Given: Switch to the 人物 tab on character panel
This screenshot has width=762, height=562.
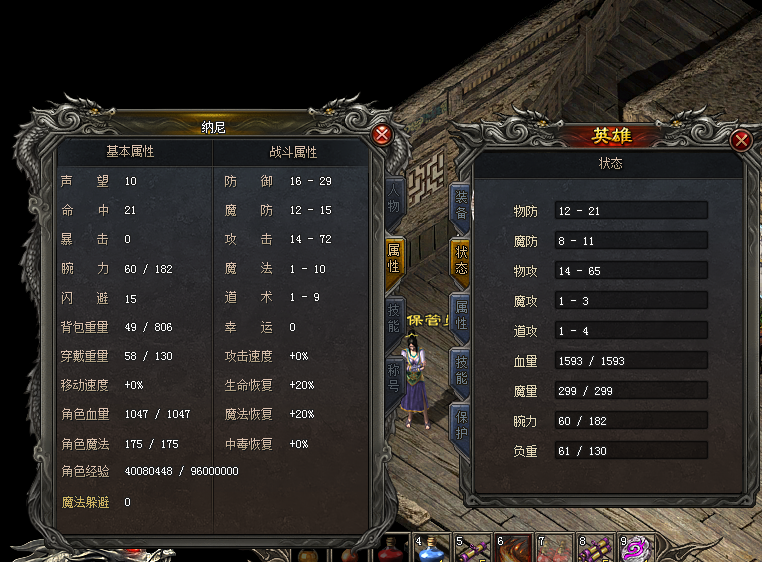Looking at the screenshot, I should click(394, 199).
